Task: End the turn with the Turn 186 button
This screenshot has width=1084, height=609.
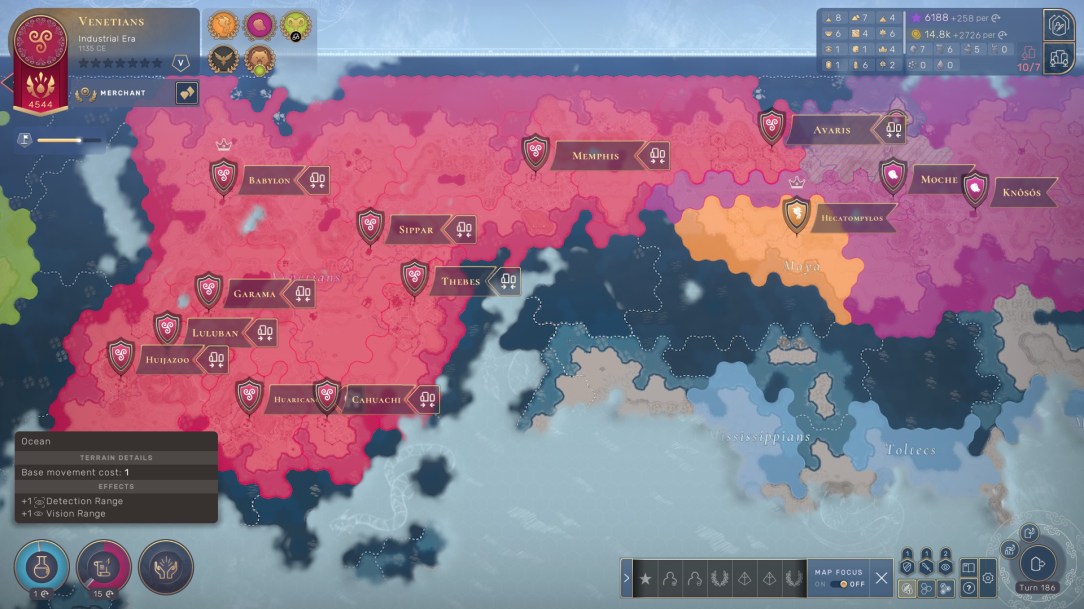Action: pyautogui.click(x=1038, y=564)
